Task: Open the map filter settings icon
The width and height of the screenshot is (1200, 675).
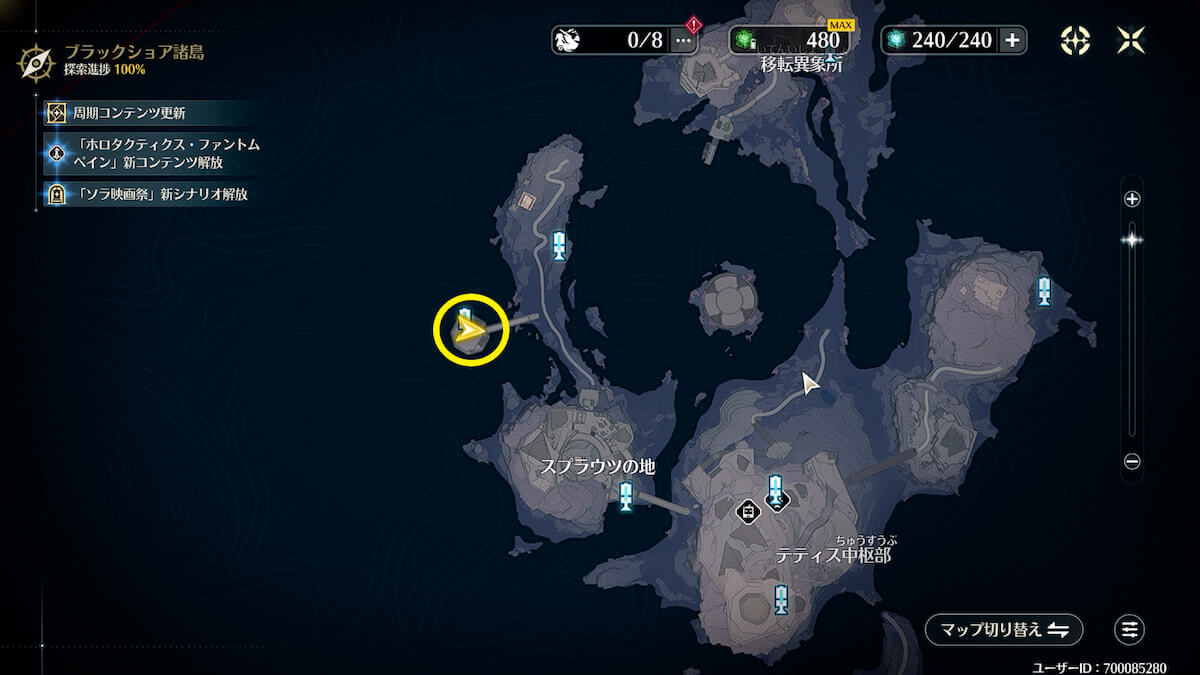Action: [x=1129, y=629]
